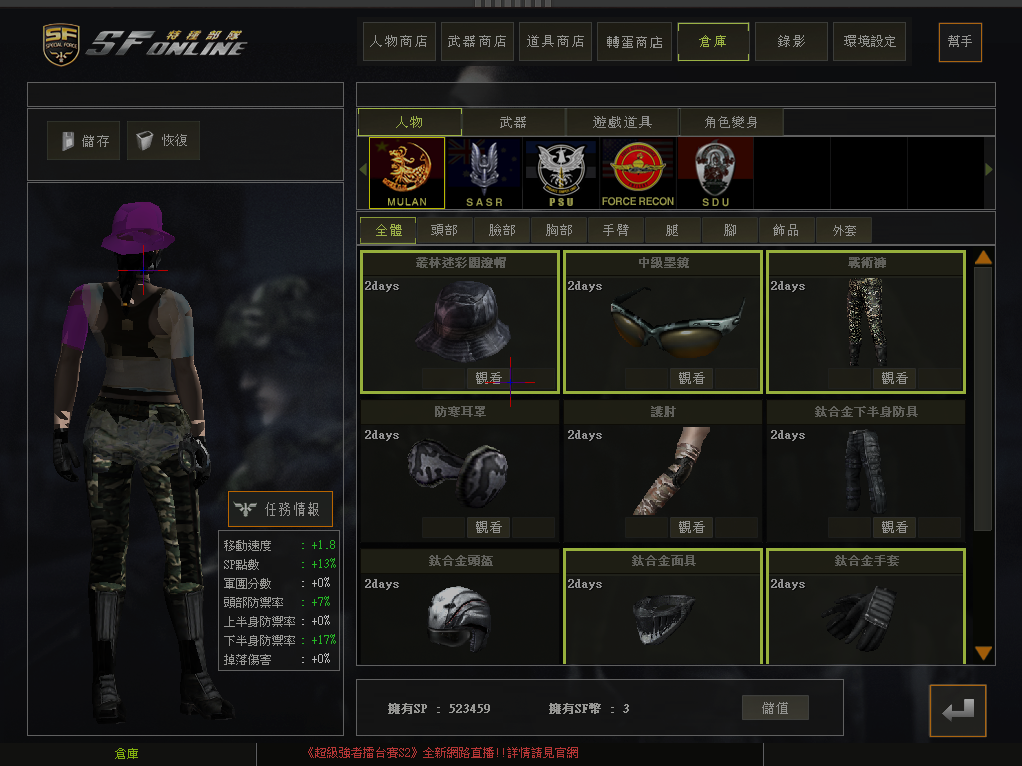Preview the 防寒耳罩 earmuffs with 觀看
Viewport: 1022px width, 766px height.
tap(489, 527)
